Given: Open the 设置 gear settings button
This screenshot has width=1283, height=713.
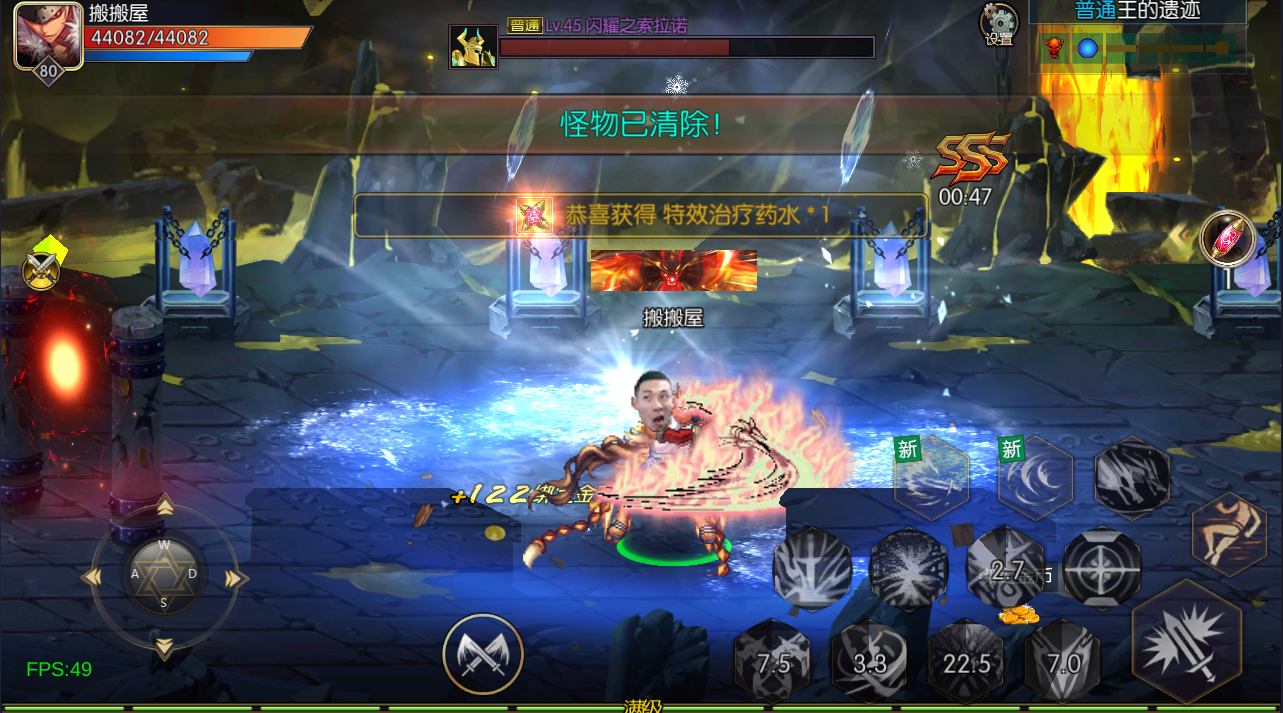Looking at the screenshot, I should click(999, 24).
